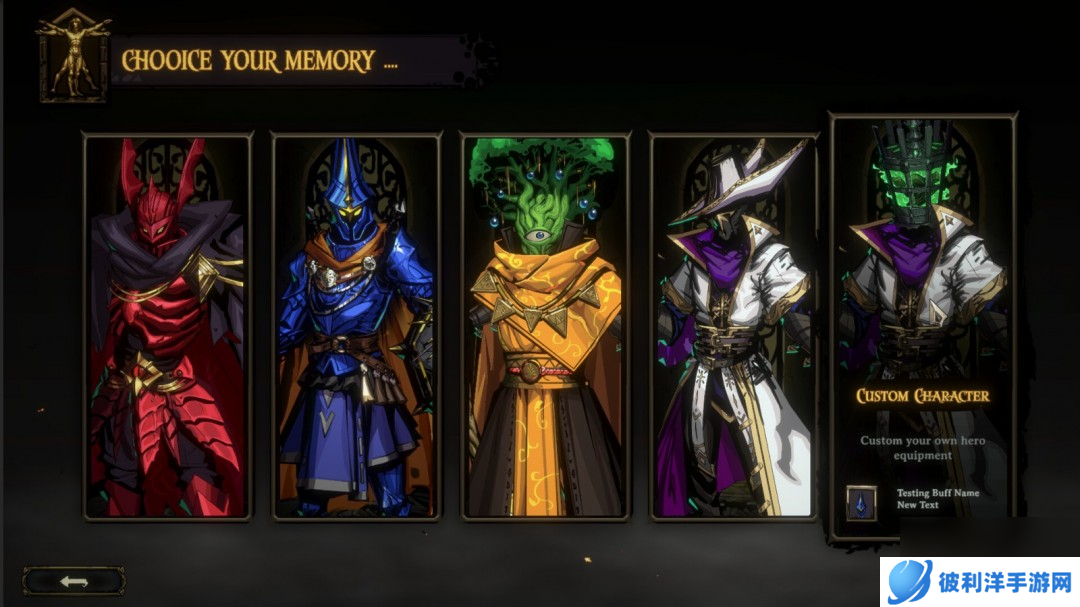This screenshot has width=1080, height=607.
Task: Select the white-hatted purple-masked character card
Action: [x=733, y=327]
